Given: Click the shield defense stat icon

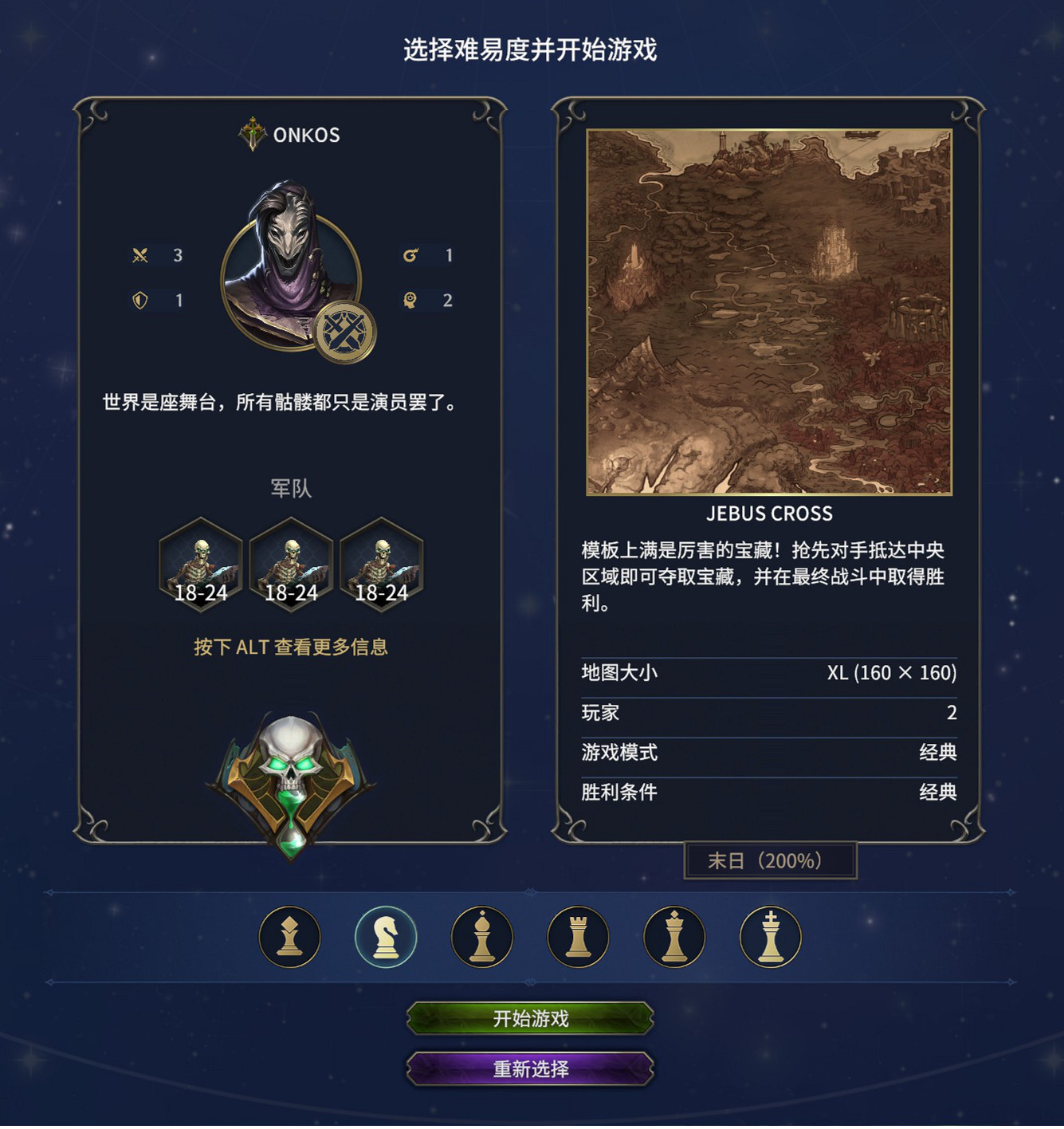Looking at the screenshot, I should point(141,301).
